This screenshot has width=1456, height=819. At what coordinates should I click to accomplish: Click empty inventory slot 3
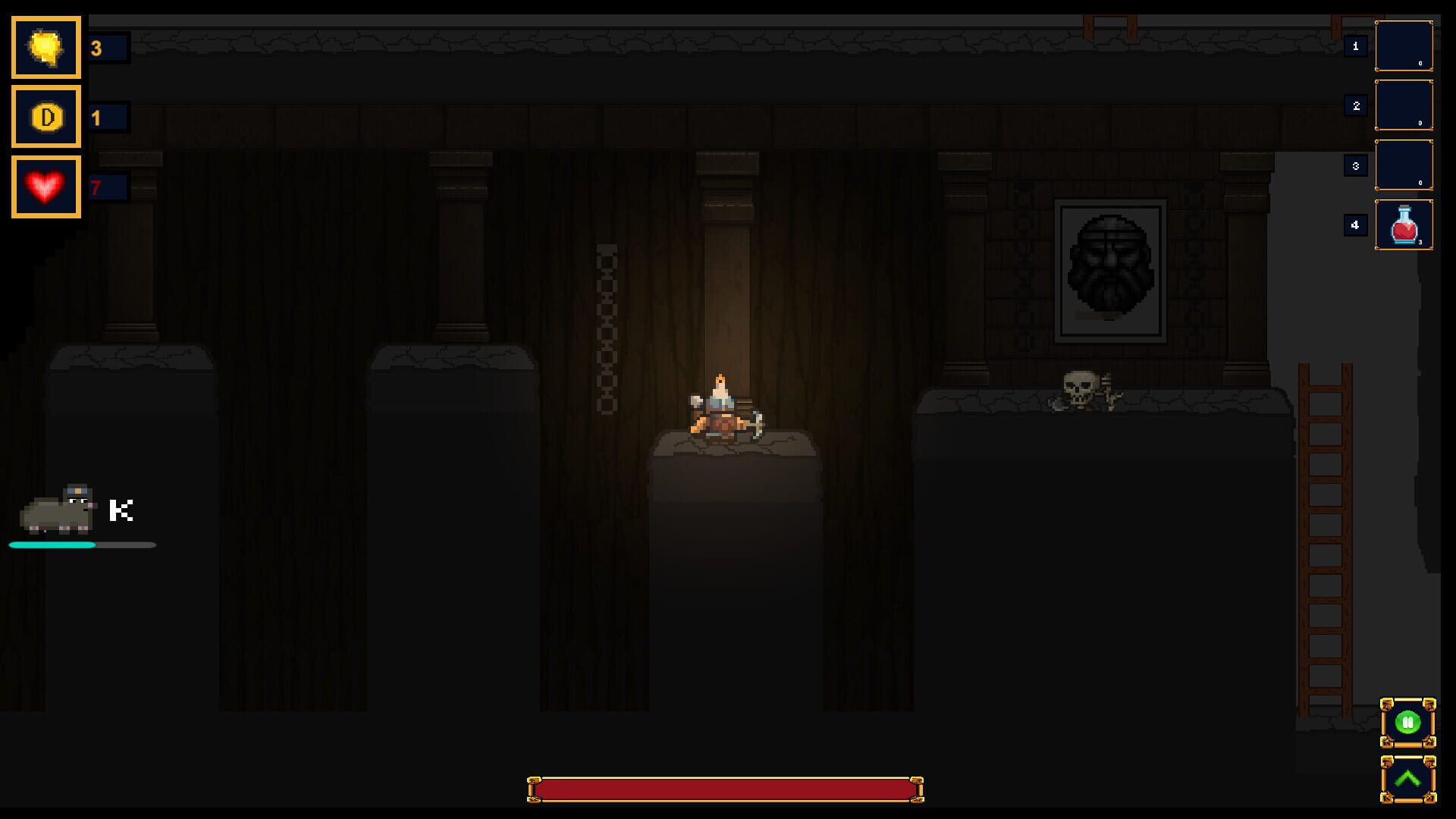[1404, 165]
